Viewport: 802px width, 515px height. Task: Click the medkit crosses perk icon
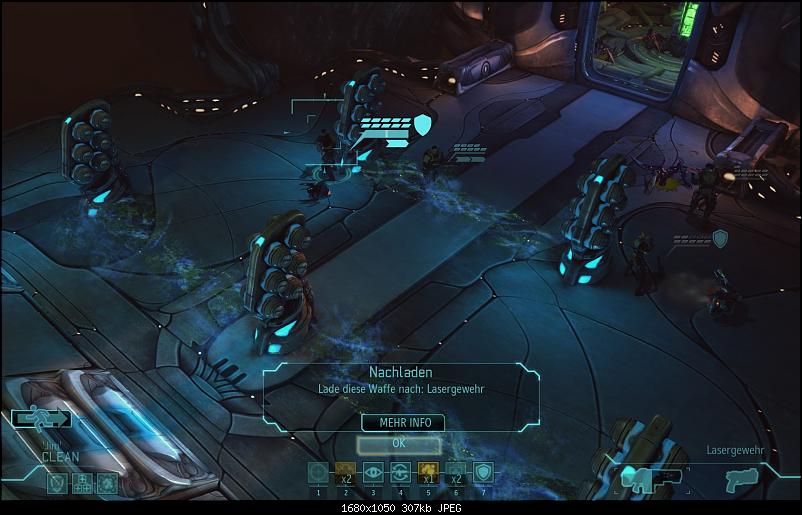(81, 482)
